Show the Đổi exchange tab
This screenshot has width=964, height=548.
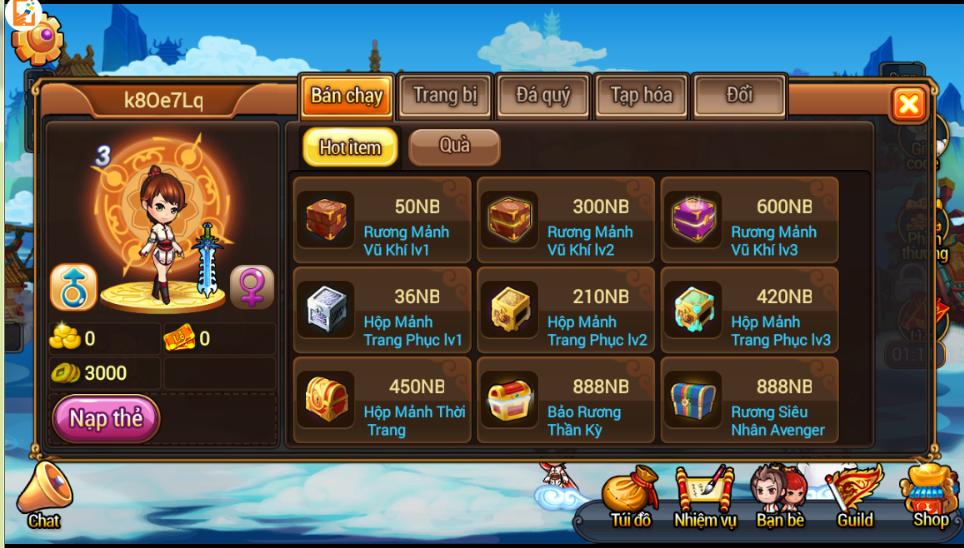tap(739, 97)
